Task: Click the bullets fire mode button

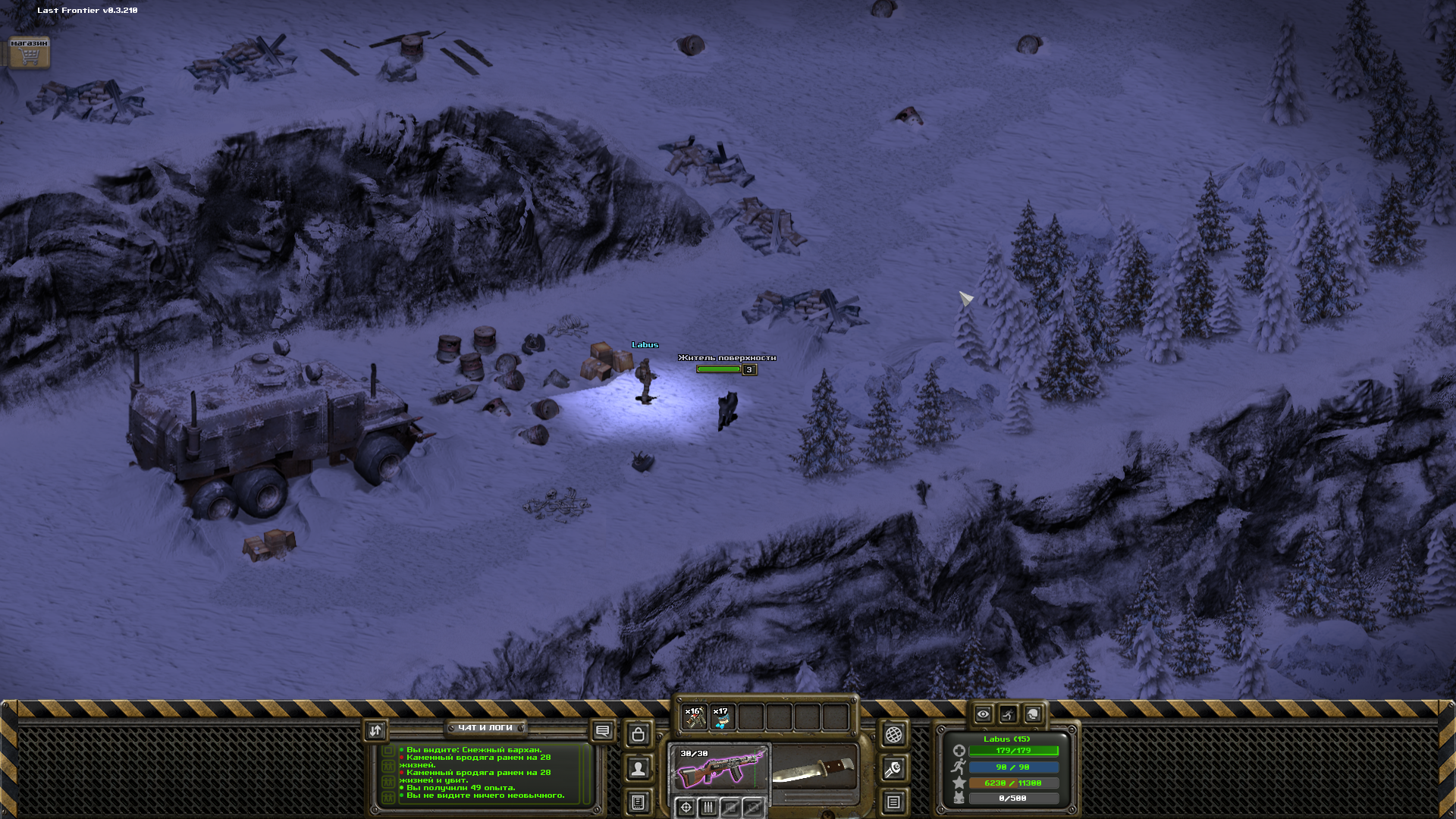Action: click(x=708, y=807)
